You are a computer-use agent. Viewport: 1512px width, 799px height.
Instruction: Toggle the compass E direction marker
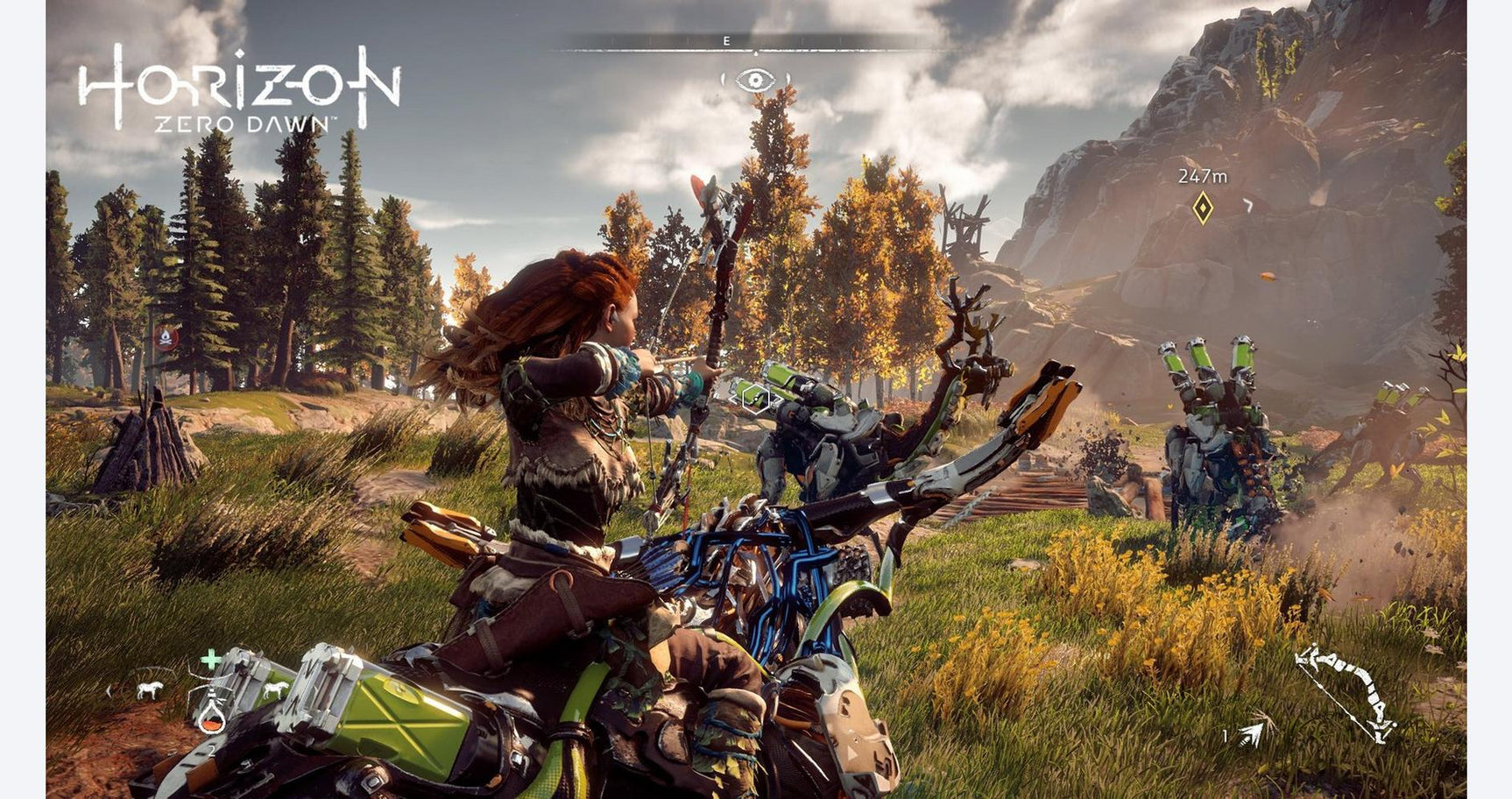point(726,40)
